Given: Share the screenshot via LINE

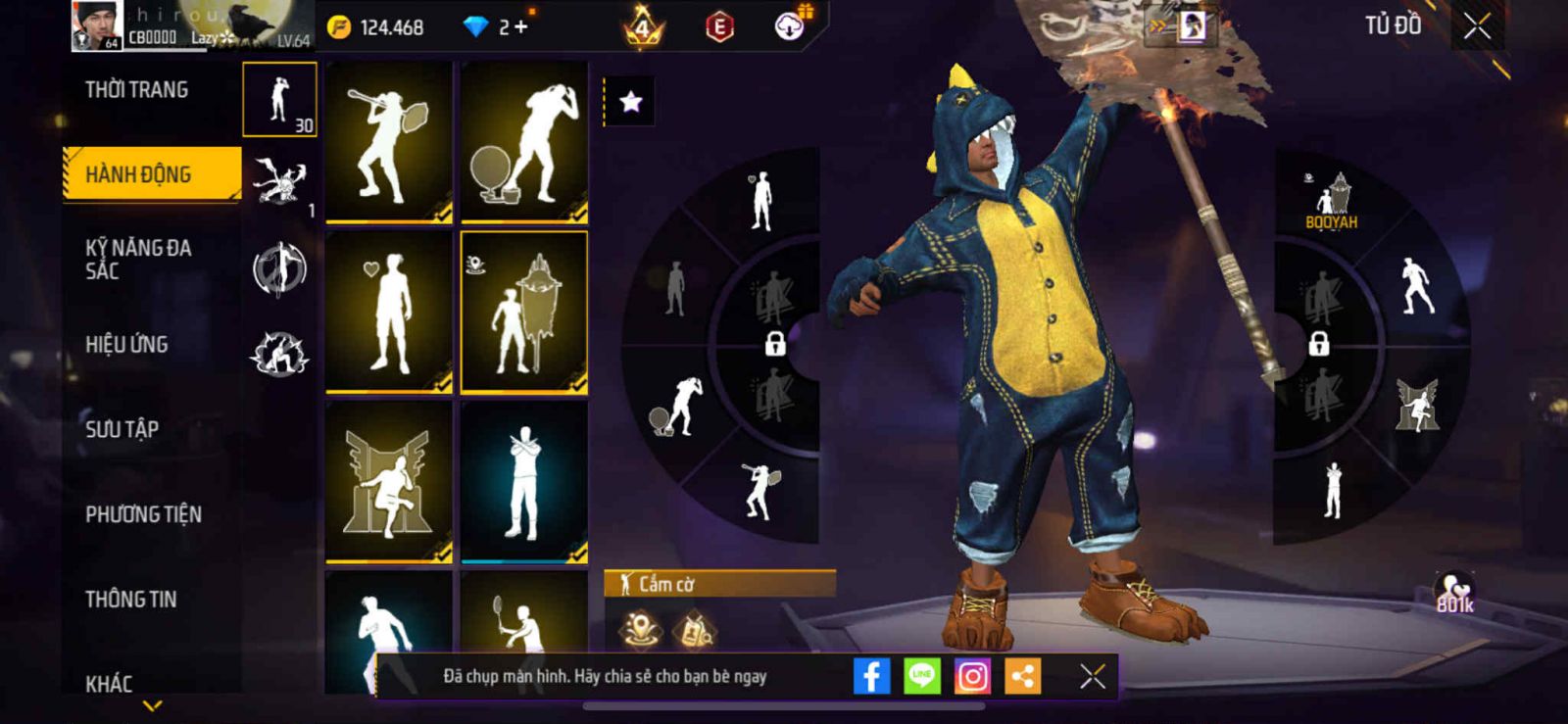Looking at the screenshot, I should [921, 676].
